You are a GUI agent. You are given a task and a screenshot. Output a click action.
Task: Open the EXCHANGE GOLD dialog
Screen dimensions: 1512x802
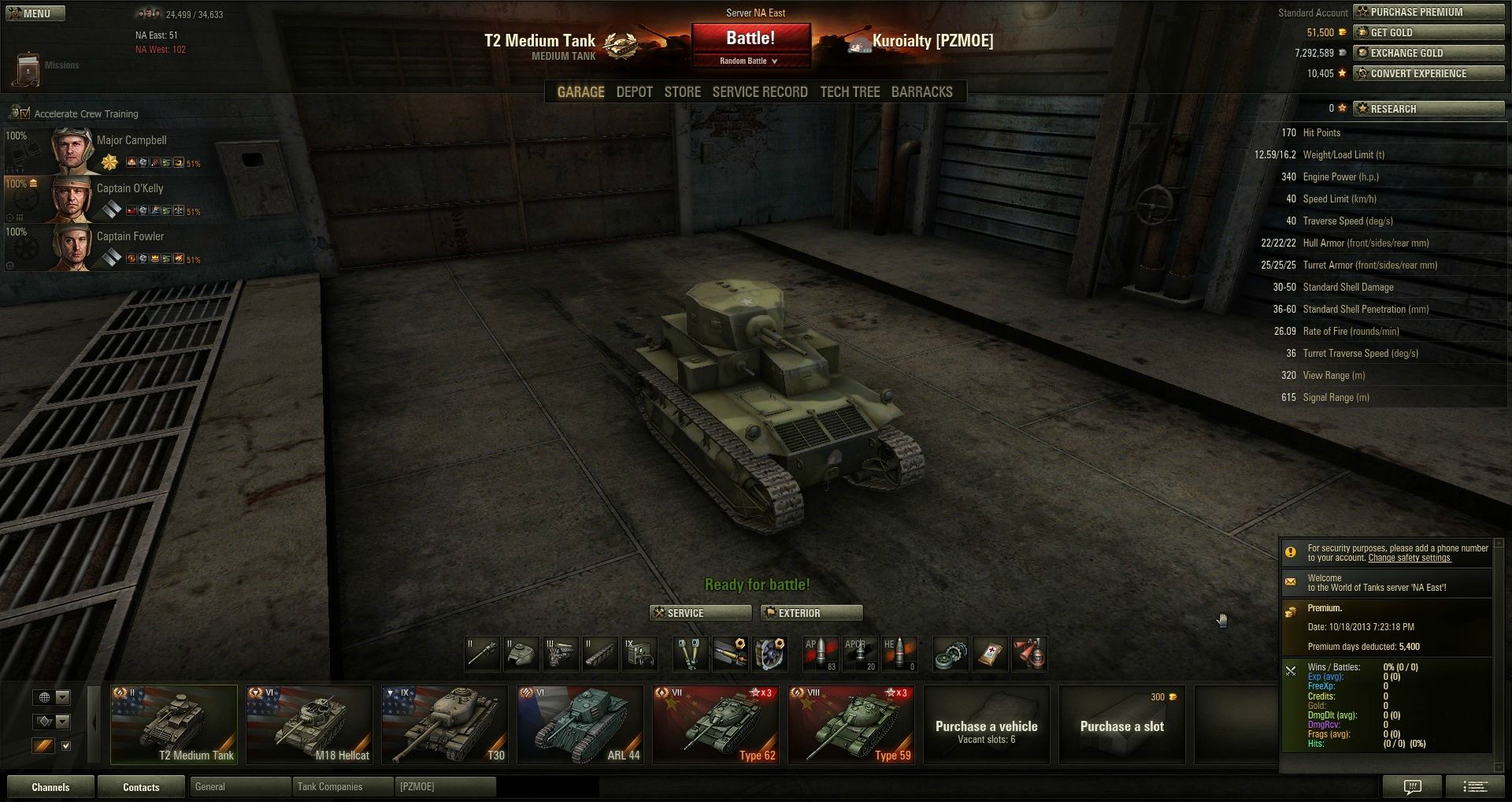click(1428, 53)
